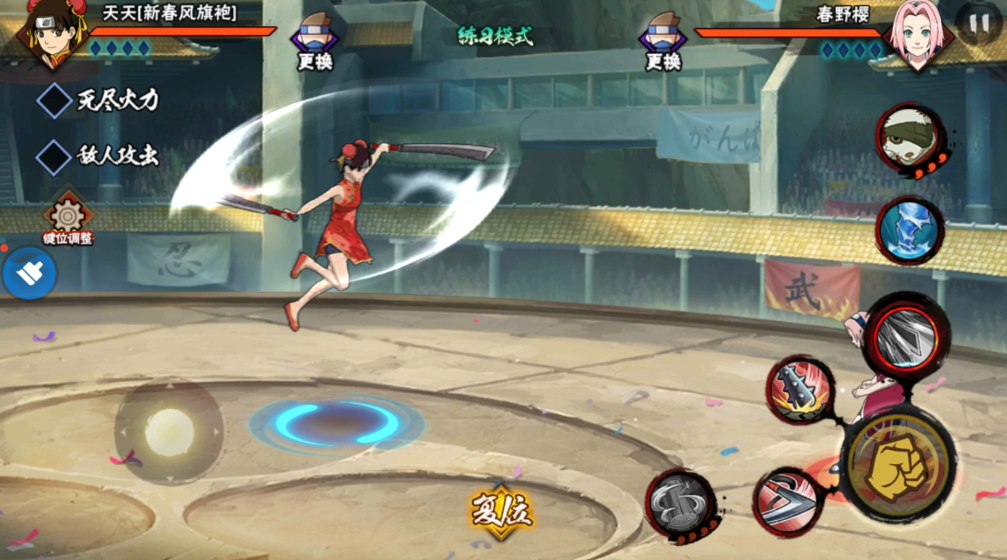Use the spiked mace skill
The width and height of the screenshot is (1007, 560).
tap(800, 389)
